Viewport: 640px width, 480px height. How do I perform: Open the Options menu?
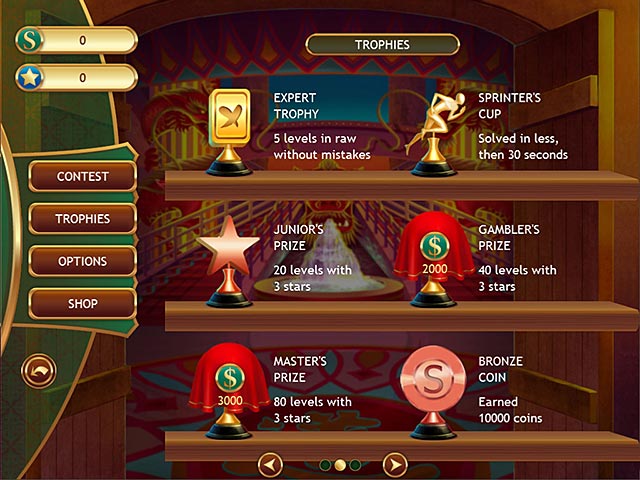click(x=82, y=260)
